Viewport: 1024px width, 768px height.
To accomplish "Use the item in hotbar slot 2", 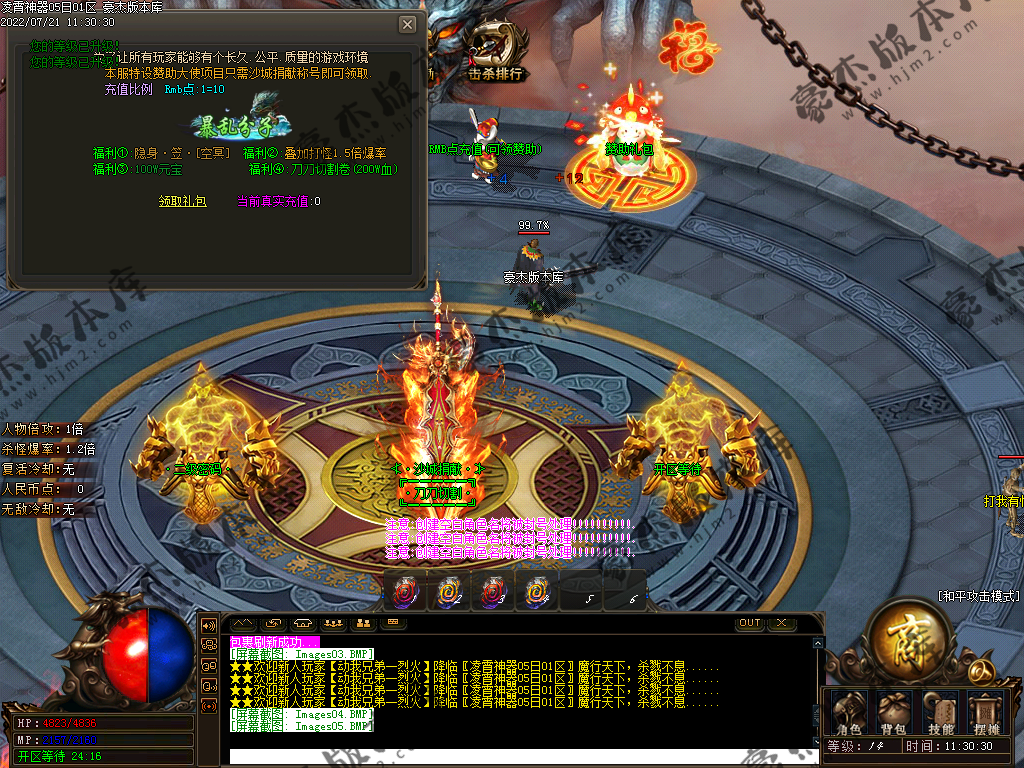I will (448, 592).
